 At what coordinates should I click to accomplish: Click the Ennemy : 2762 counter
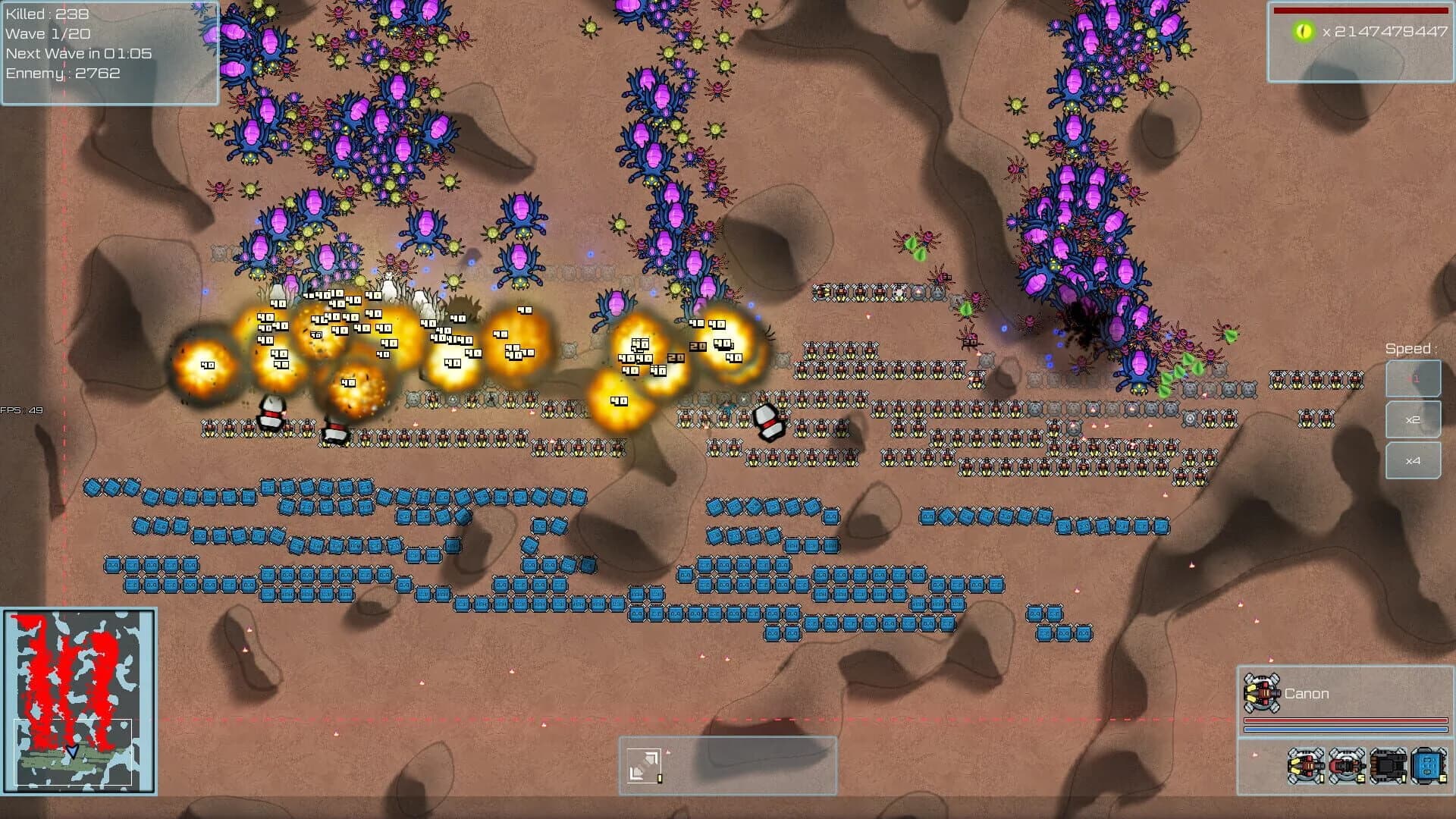coord(62,74)
